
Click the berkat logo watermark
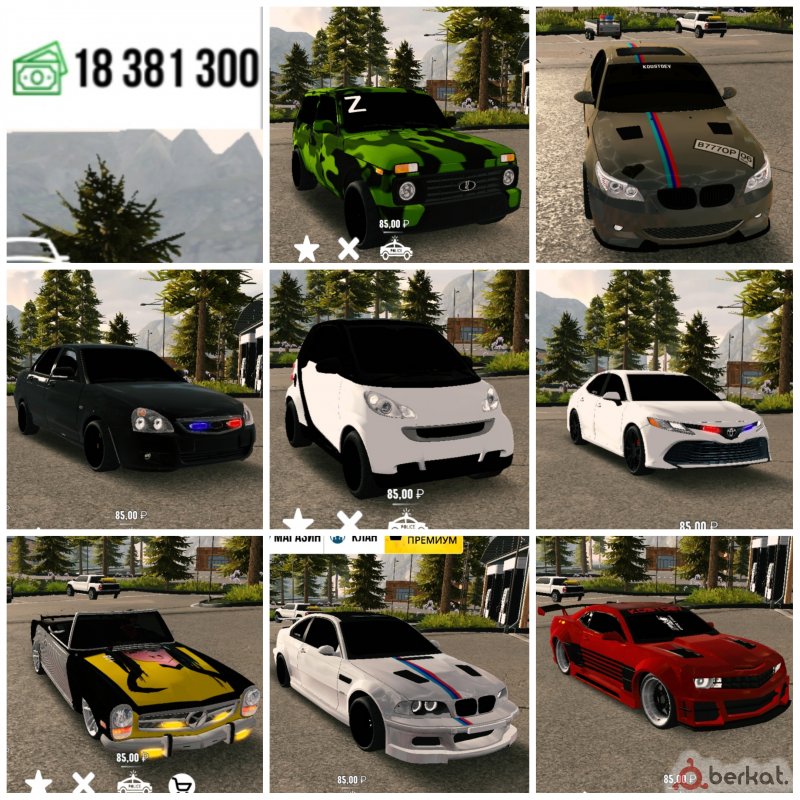pos(728,773)
